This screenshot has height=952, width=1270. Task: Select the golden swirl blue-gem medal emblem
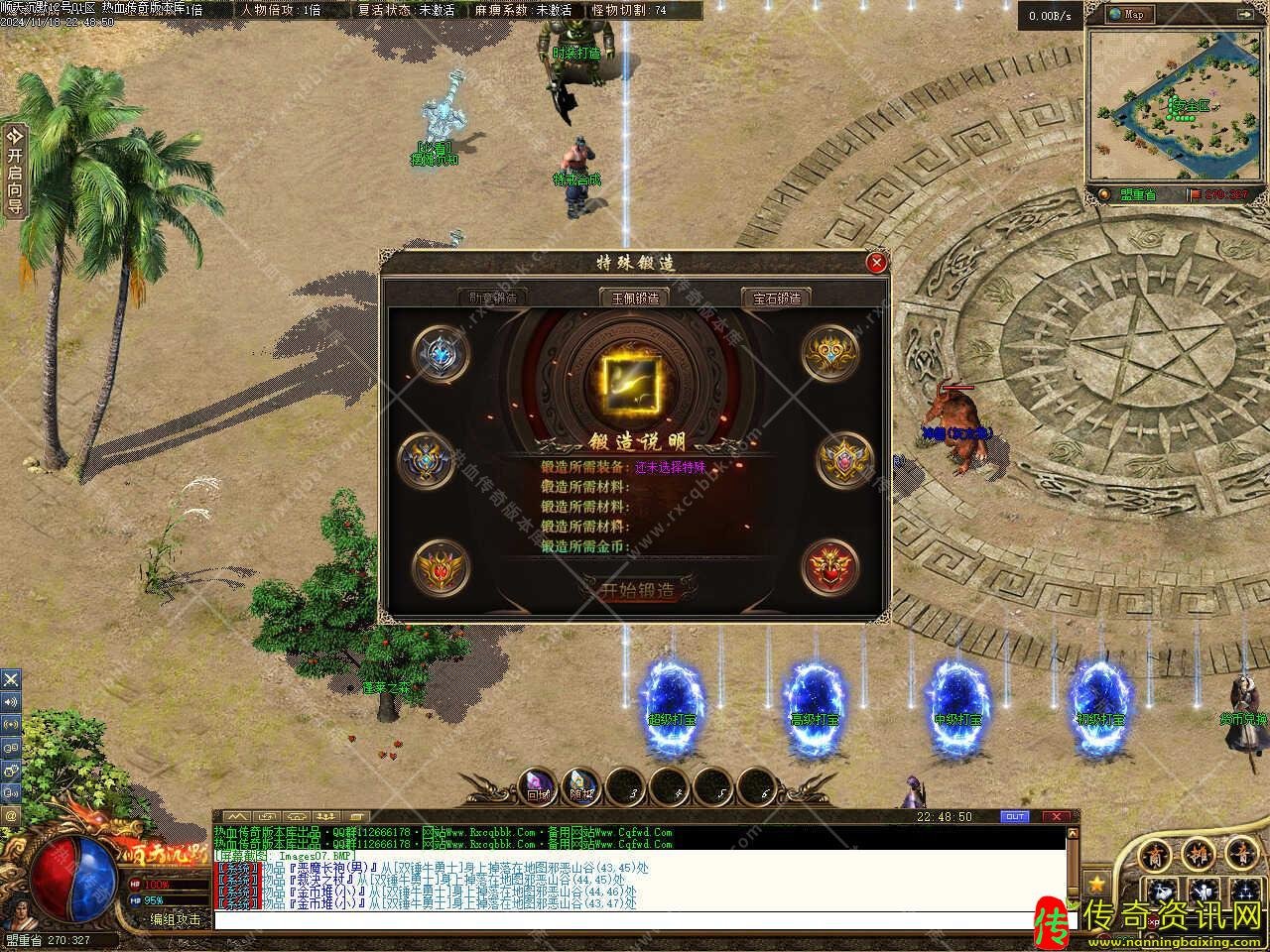pyautogui.click(x=829, y=354)
